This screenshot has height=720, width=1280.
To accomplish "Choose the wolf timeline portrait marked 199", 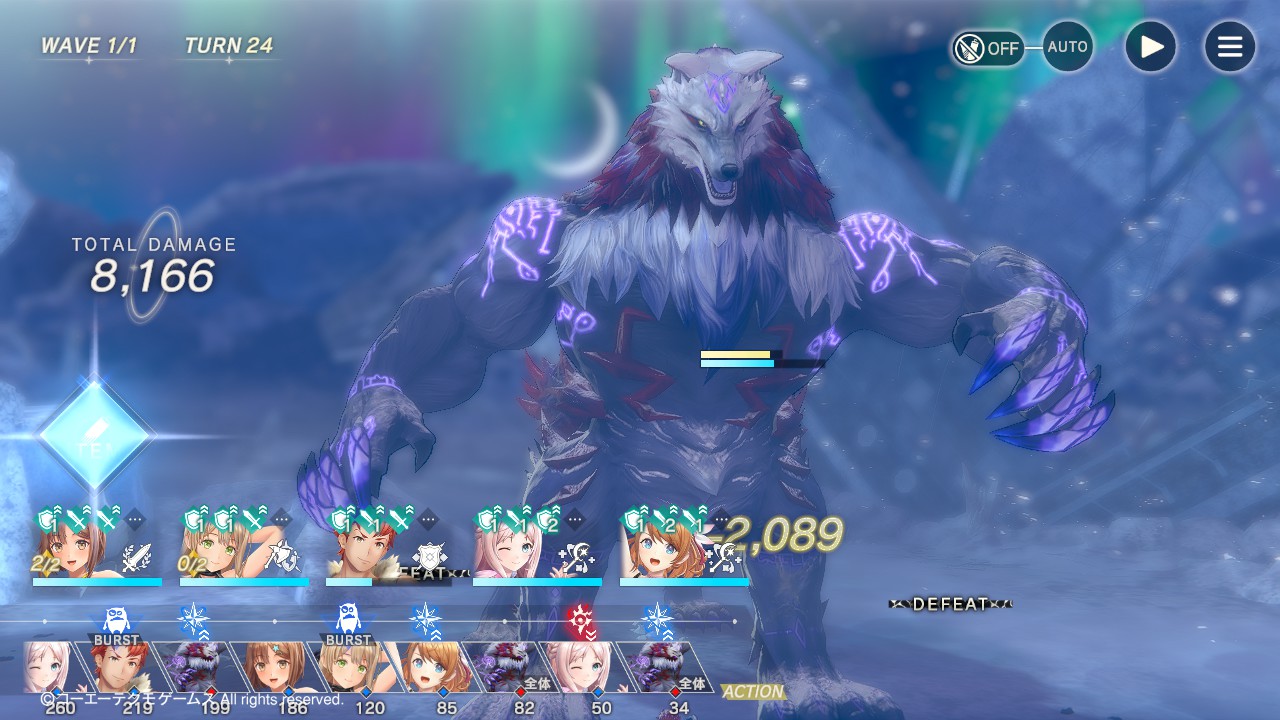I will click(x=204, y=668).
